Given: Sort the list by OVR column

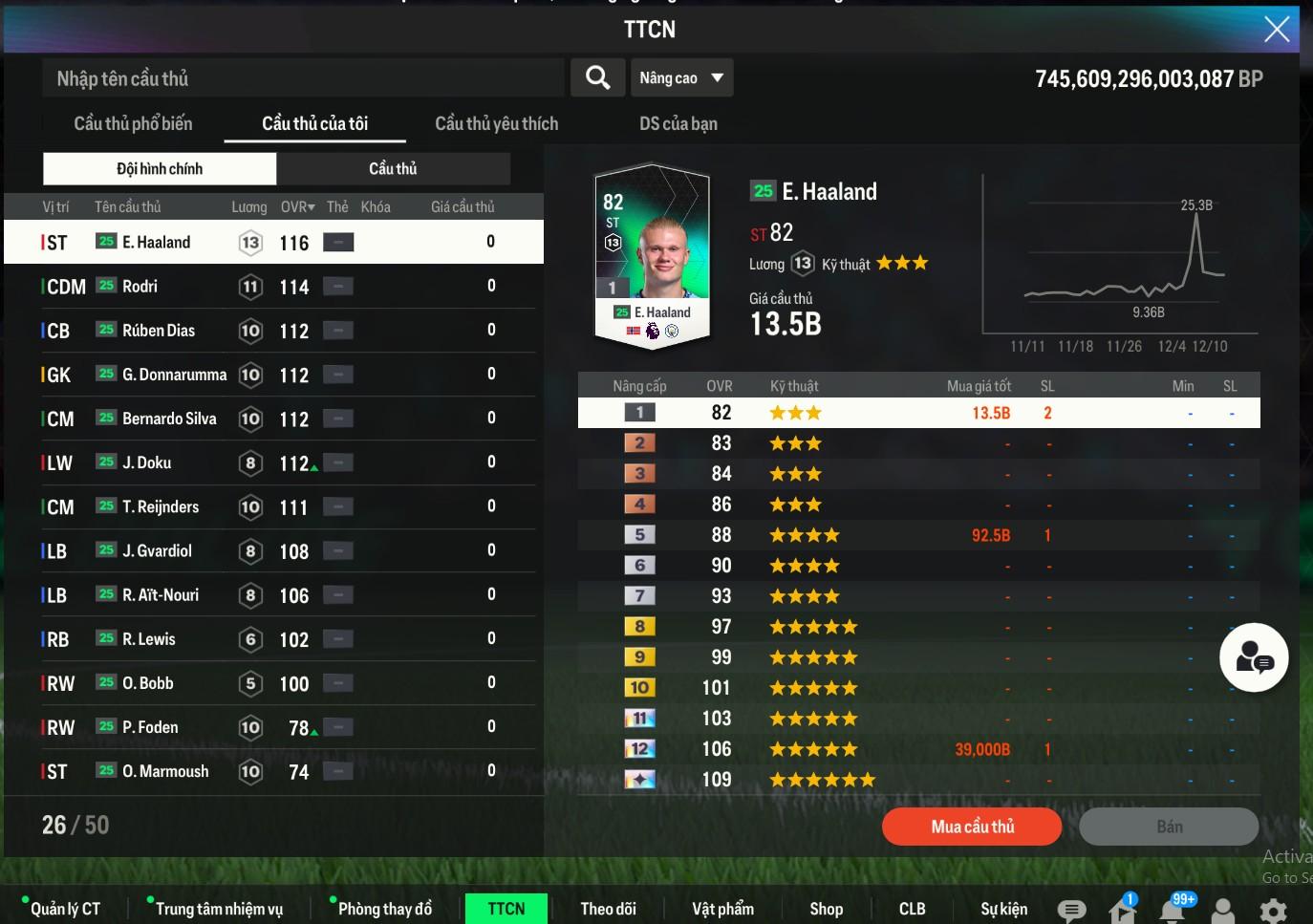Looking at the screenshot, I should point(297,206).
